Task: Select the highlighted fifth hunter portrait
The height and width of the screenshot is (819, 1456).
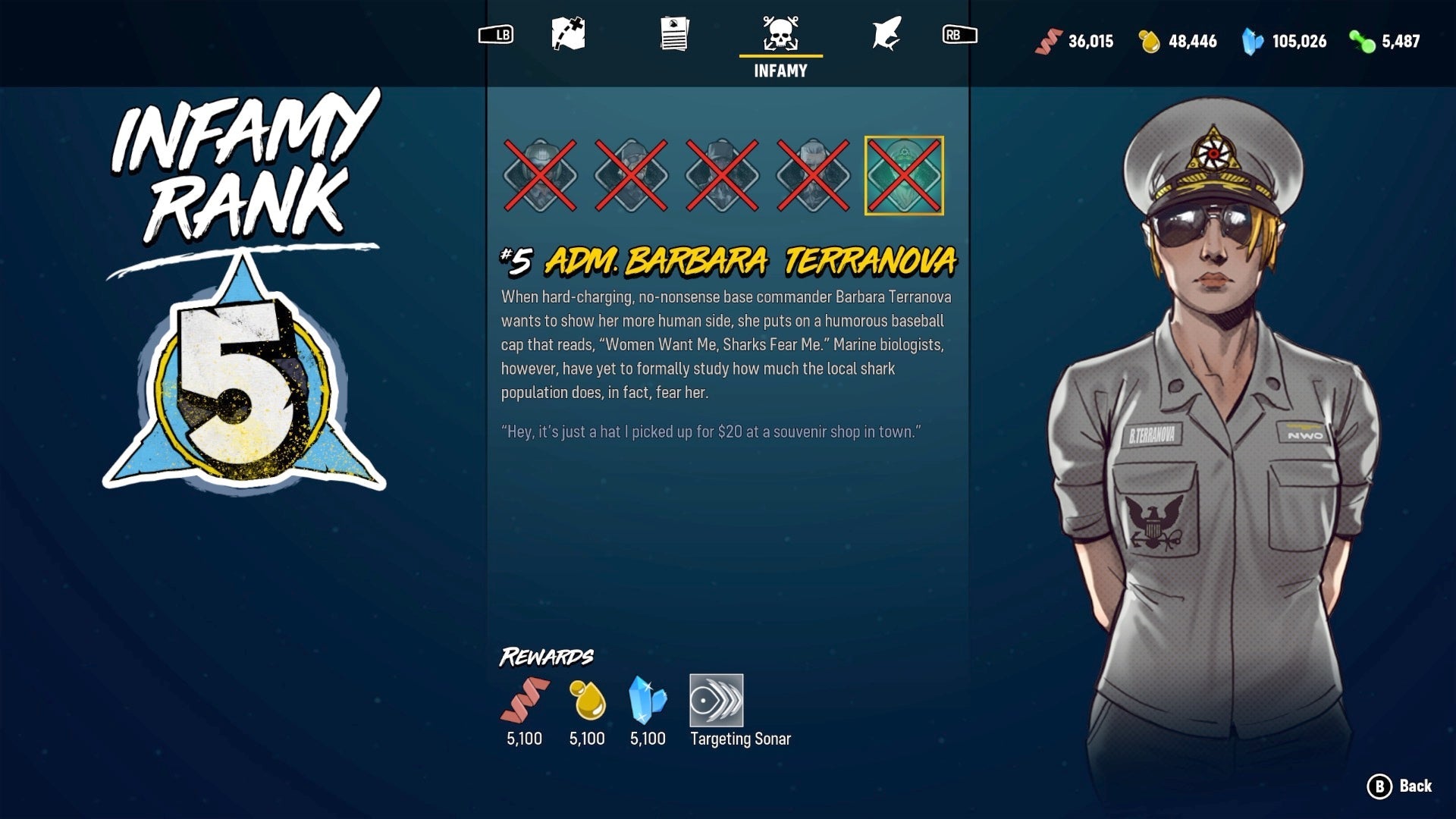Action: tap(902, 176)
